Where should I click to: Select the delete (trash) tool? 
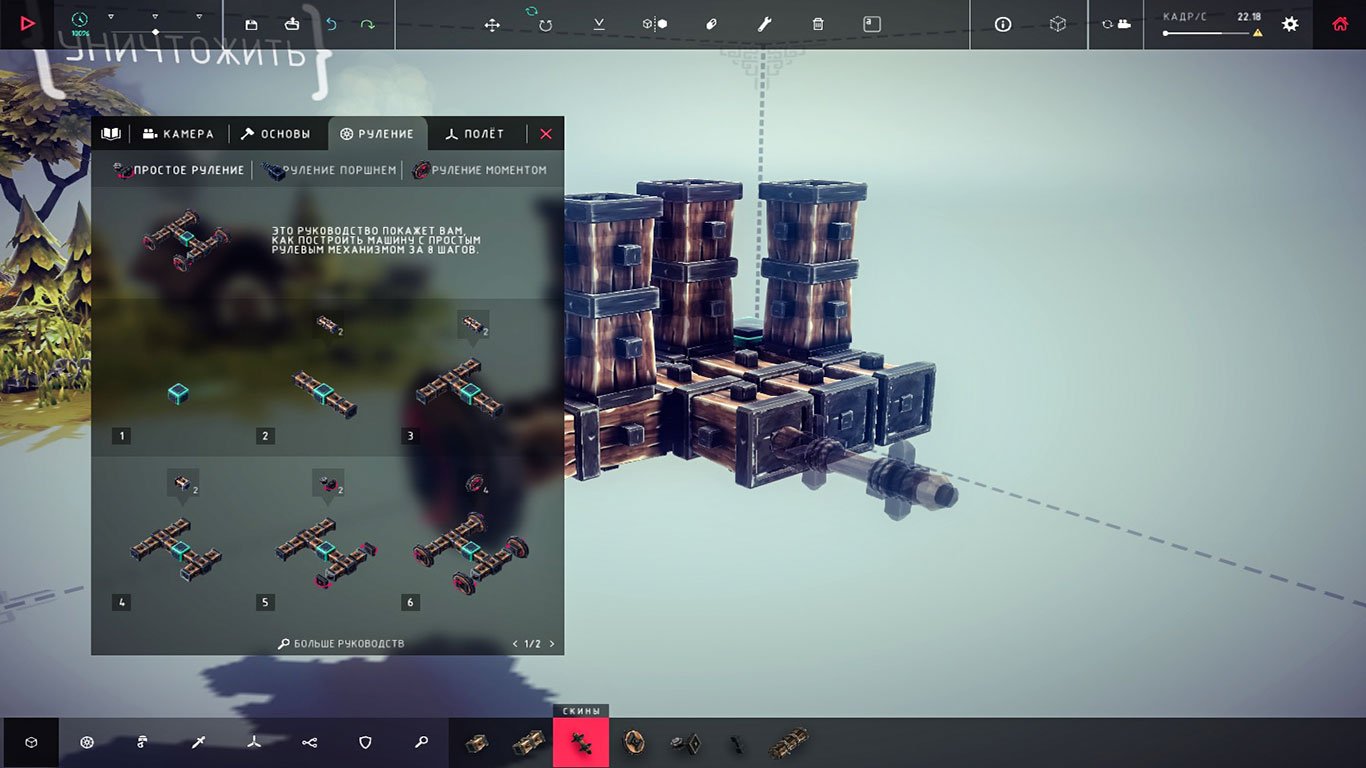tap(817, 24)
